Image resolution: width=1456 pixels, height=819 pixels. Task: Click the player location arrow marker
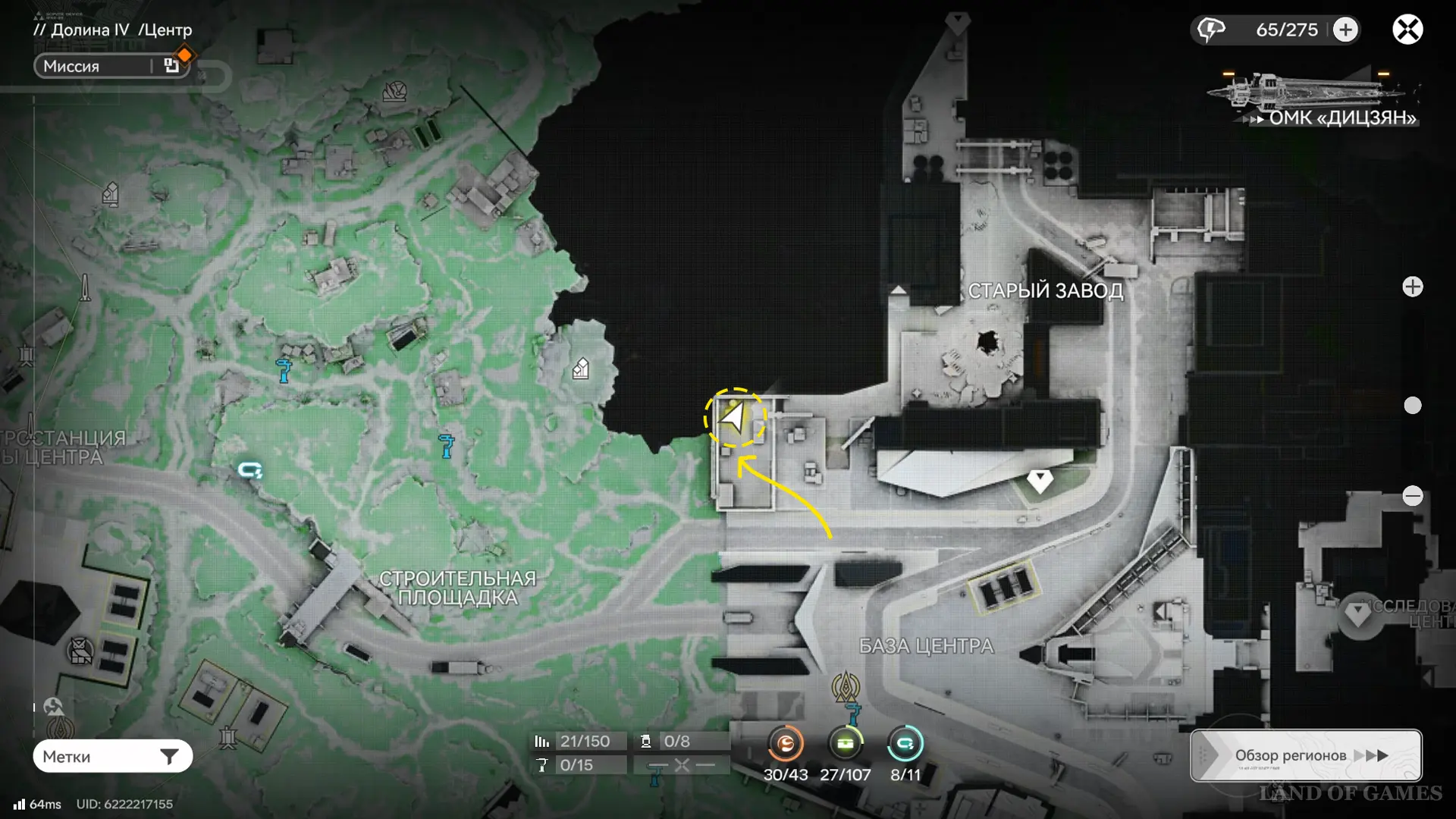(x=734, y=417)
